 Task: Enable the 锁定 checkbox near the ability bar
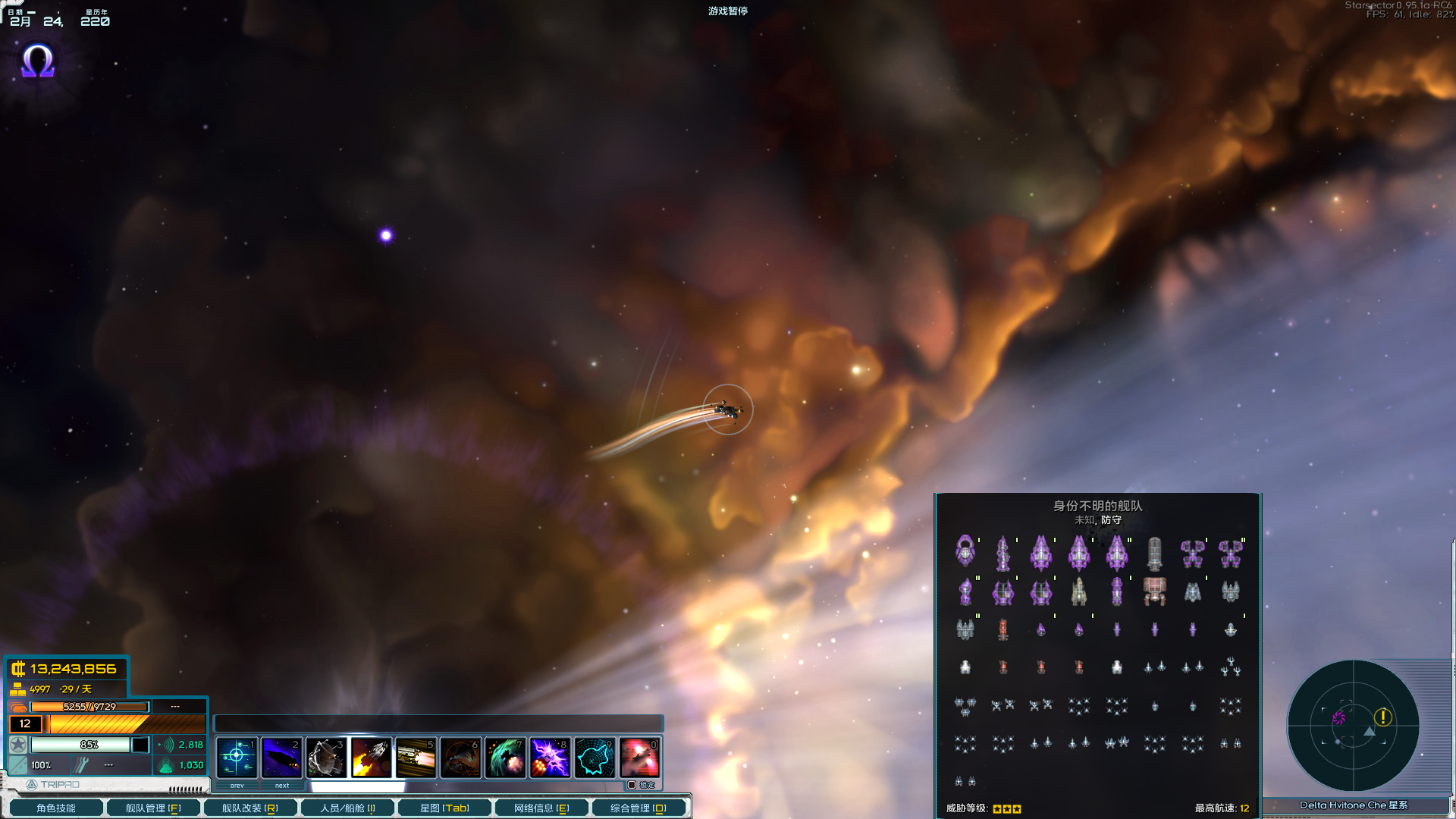pyautogui.click(x=632, y=786)
